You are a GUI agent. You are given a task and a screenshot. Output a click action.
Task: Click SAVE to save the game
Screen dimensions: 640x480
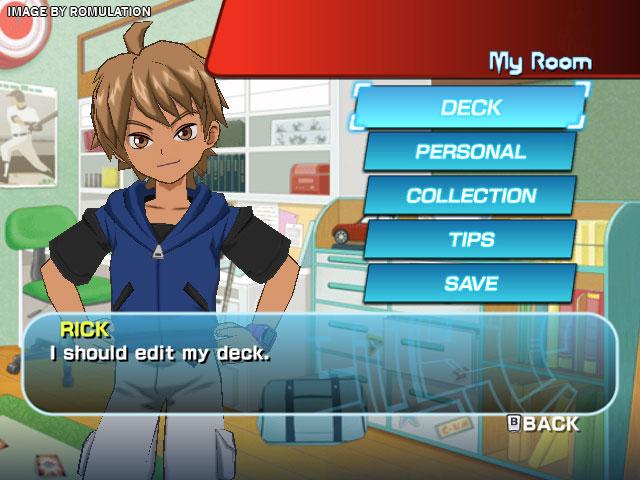pos(470,283)
